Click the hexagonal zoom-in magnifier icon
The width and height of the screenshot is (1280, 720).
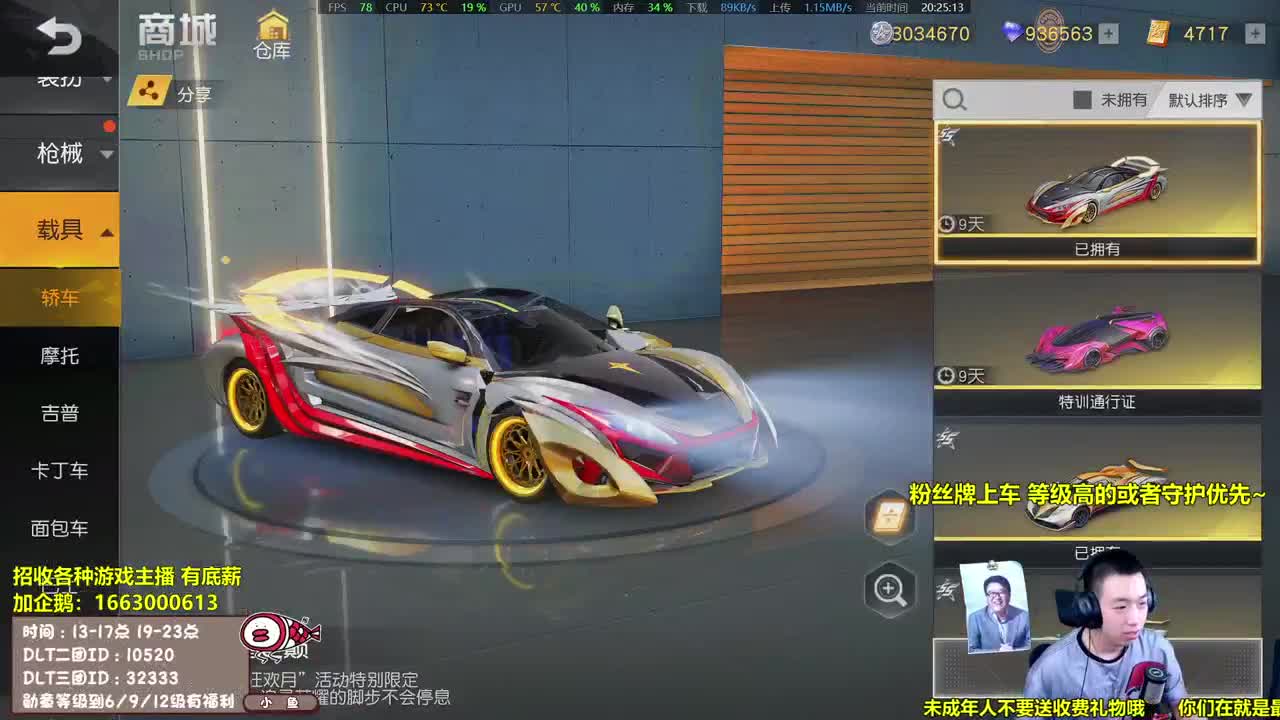[x=888, y=590]
